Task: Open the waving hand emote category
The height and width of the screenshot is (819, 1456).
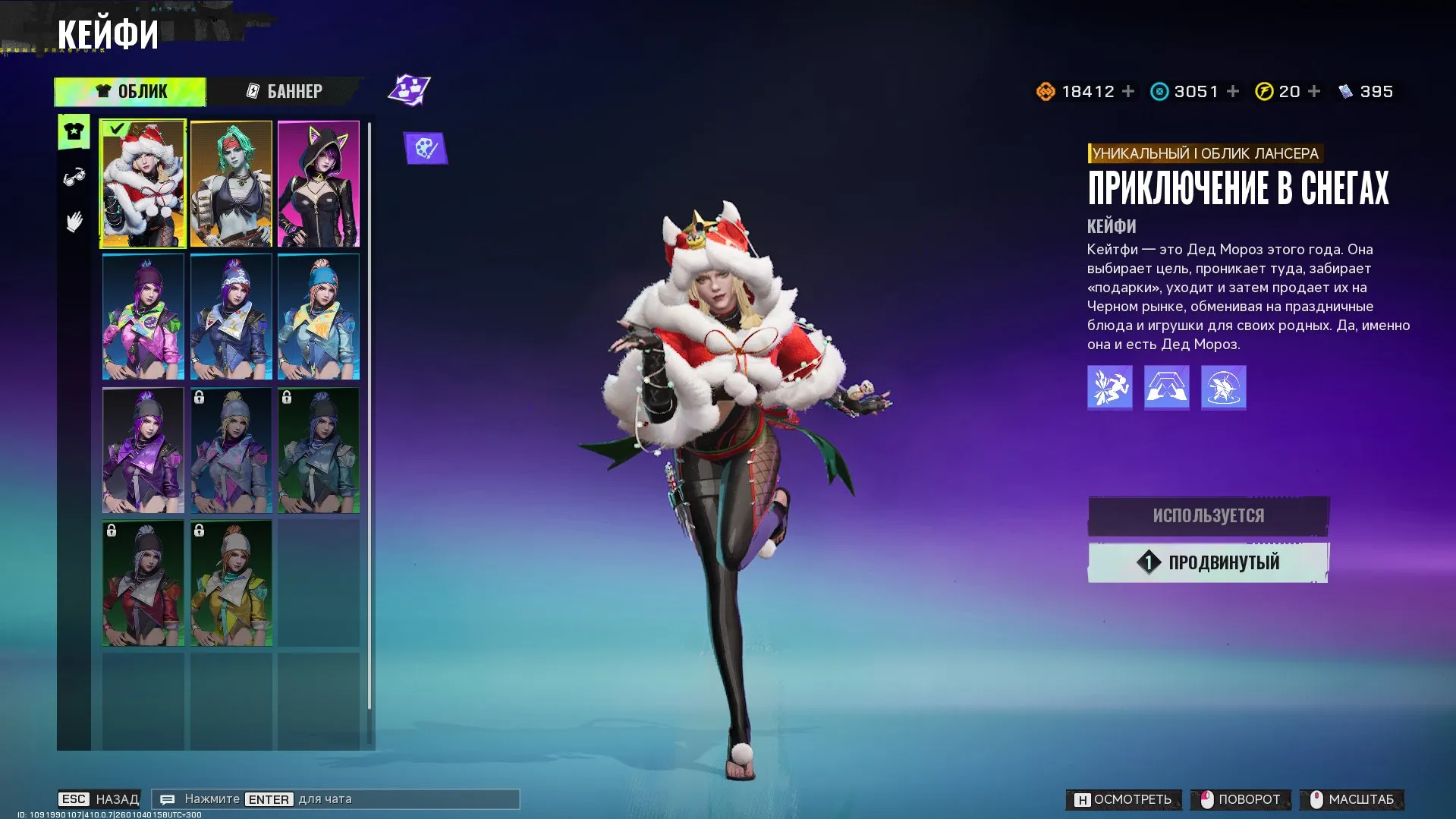Action: [x=74, y=222]
